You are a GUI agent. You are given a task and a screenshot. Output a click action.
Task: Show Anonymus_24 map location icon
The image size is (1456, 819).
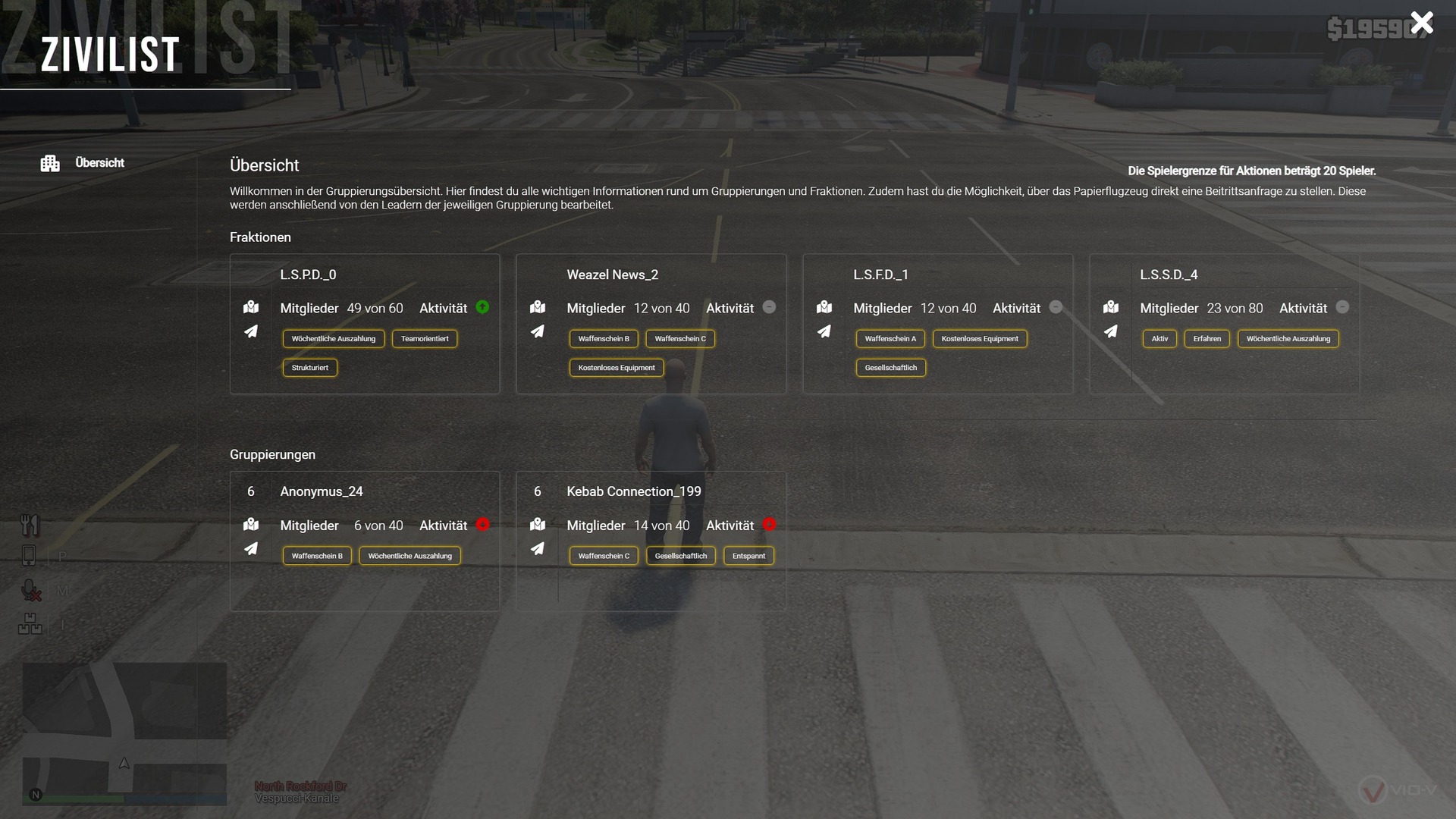pyautogui.click(x=251, y=524)
